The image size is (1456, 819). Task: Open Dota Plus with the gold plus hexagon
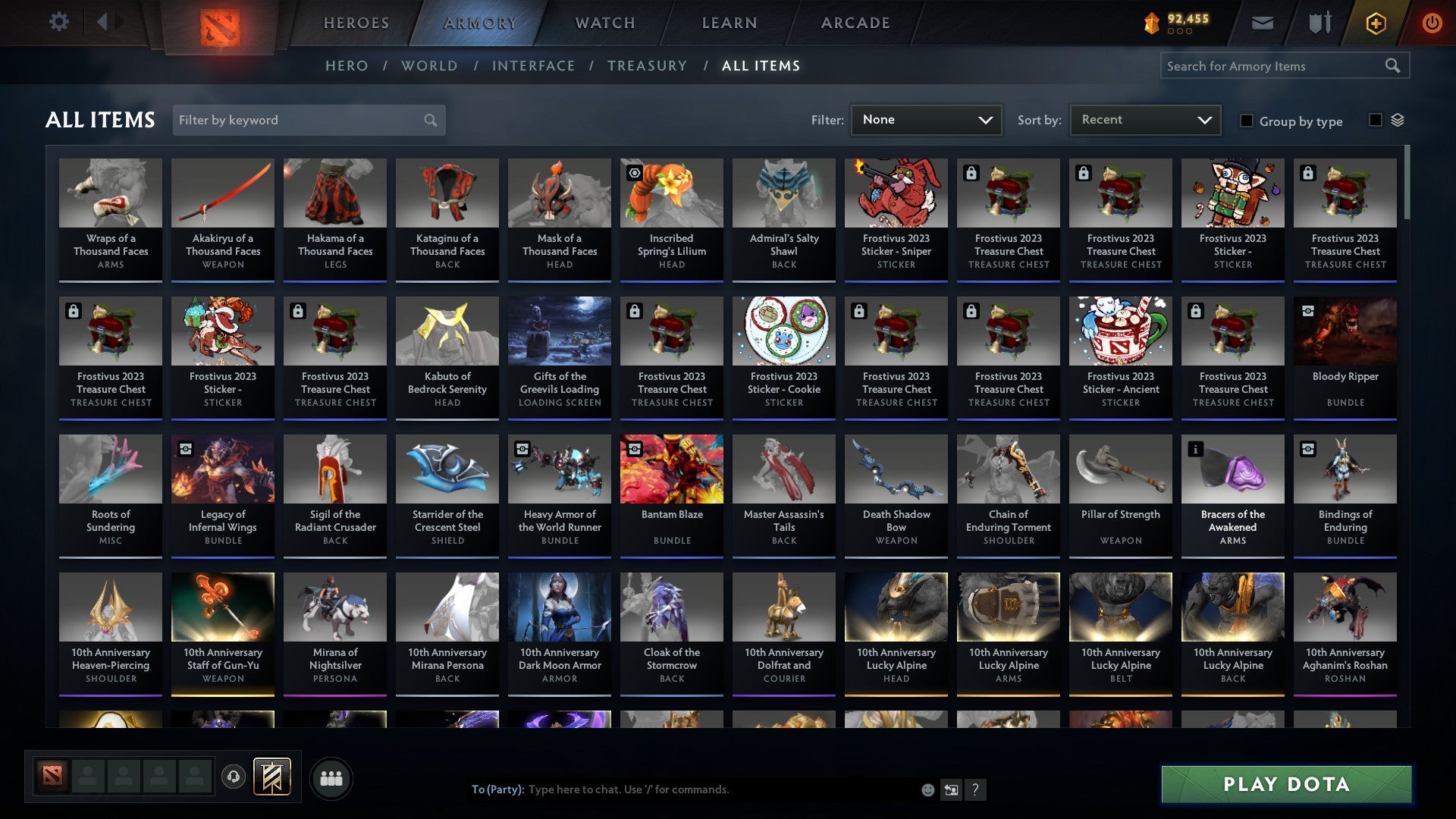tap(1375, 22)
